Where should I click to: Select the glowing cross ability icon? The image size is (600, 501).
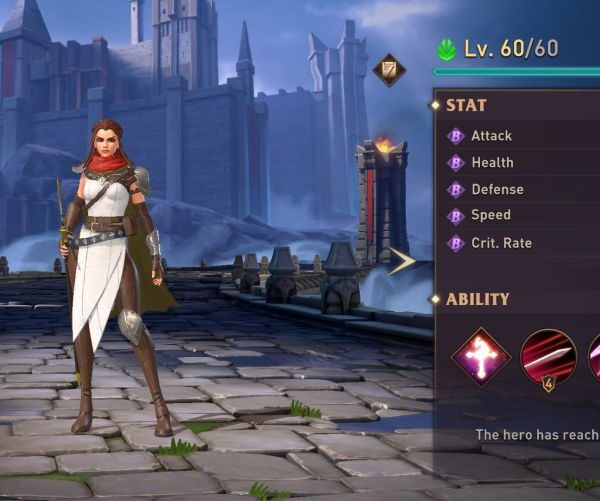tap(481, 356)
